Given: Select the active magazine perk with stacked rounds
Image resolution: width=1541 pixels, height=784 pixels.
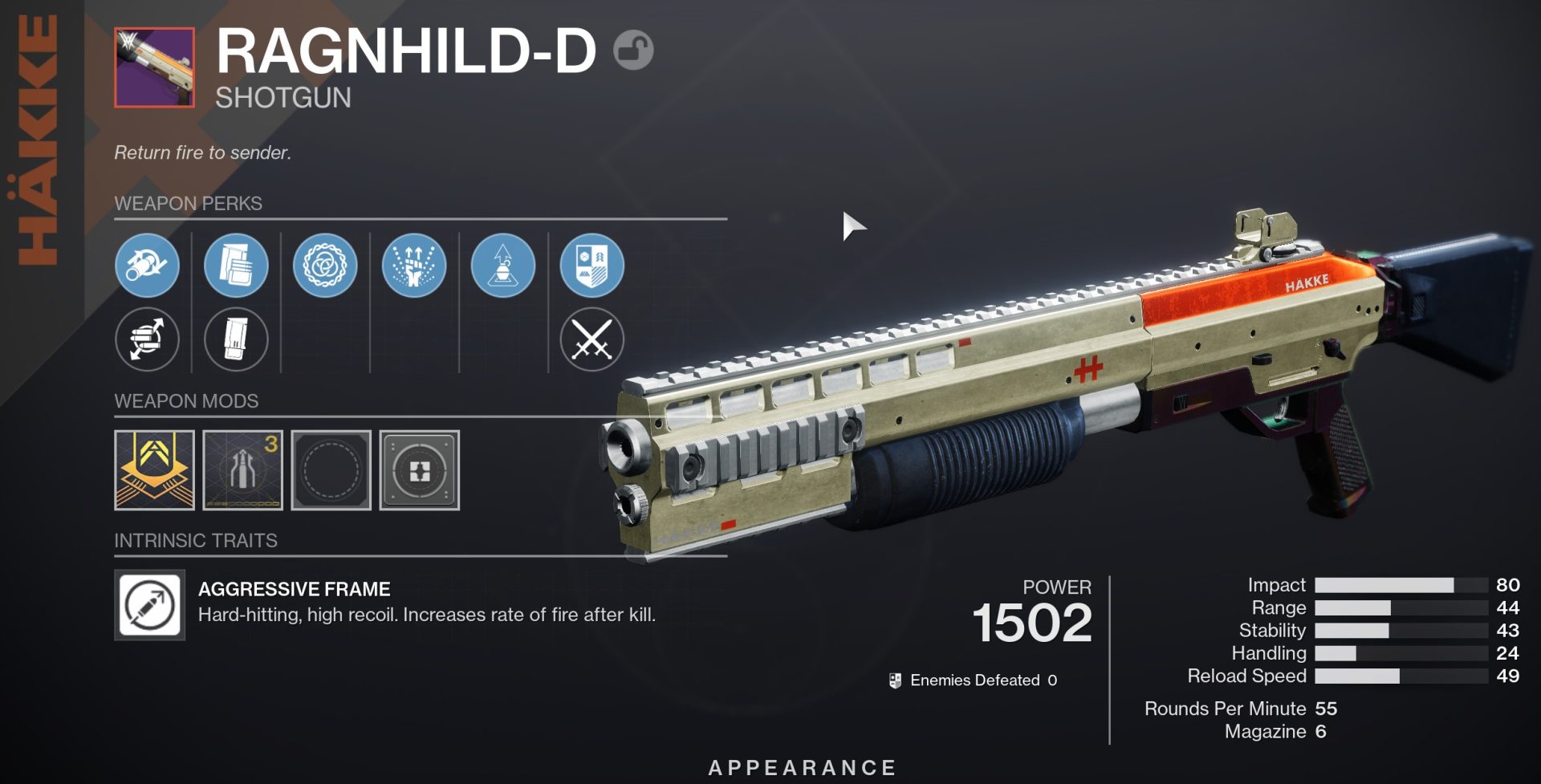Looking at the screenshot, I should [x=236, y=266].
